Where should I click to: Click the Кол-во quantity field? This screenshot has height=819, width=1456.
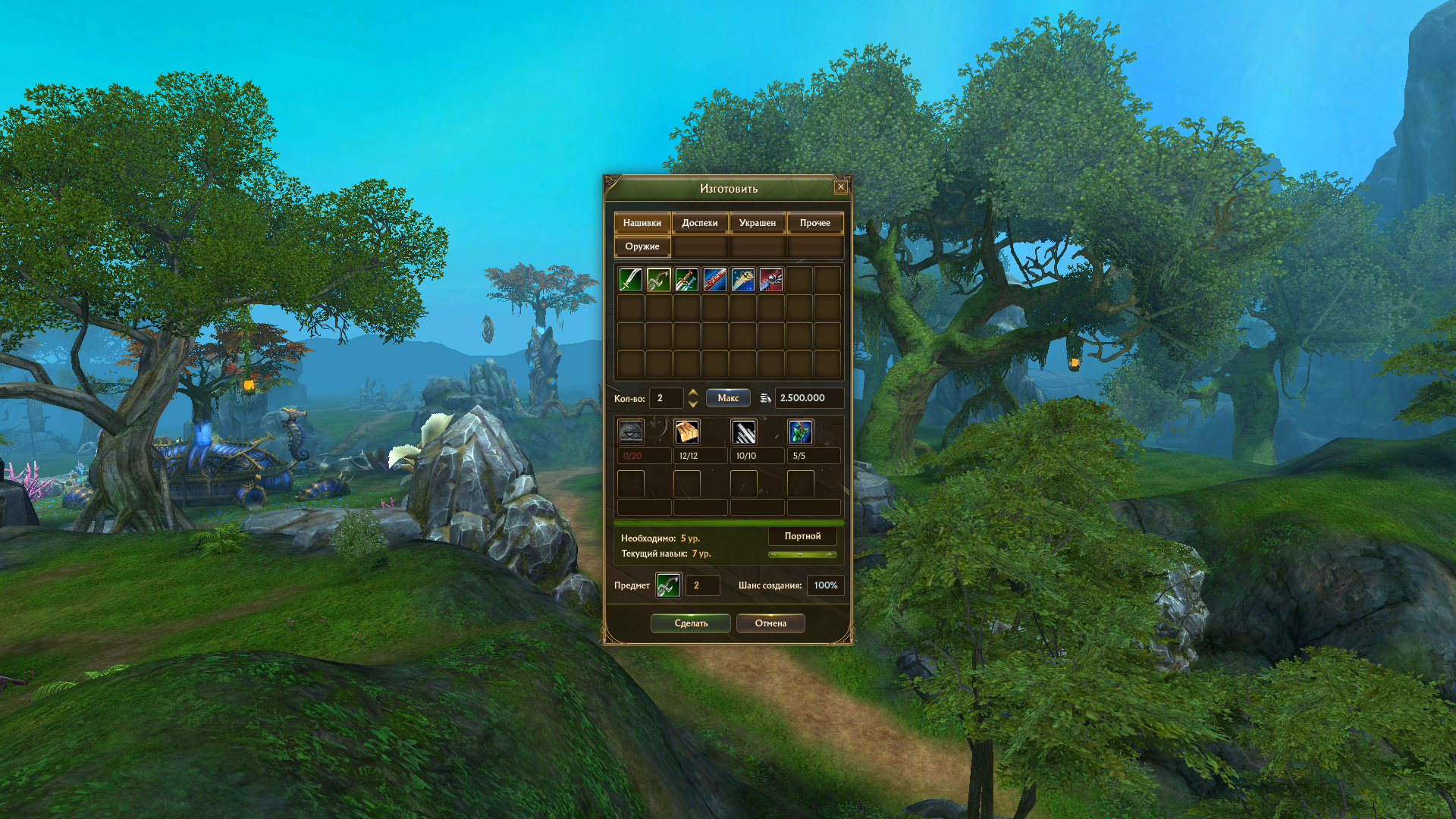tap(666, 398)
